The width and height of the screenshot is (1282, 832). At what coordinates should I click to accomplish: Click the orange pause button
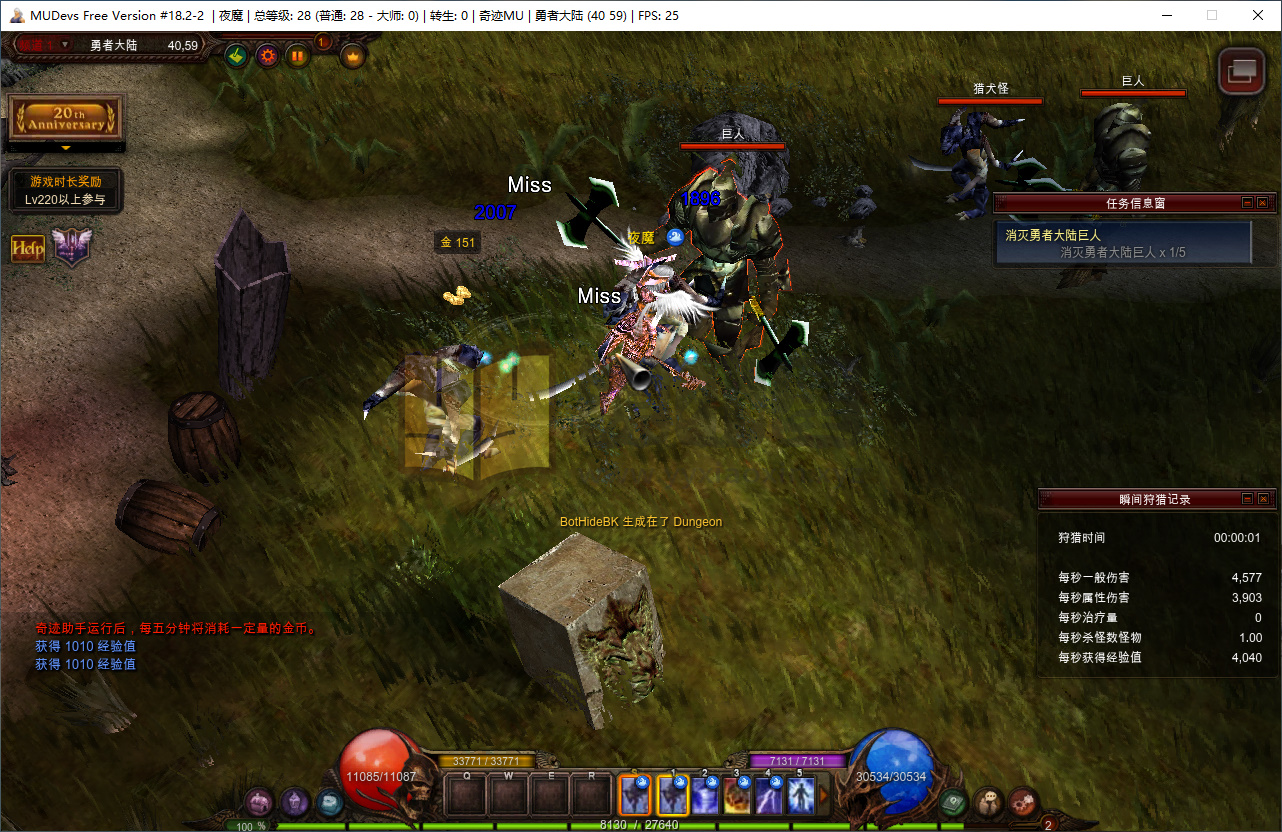[x=297, y=56]
